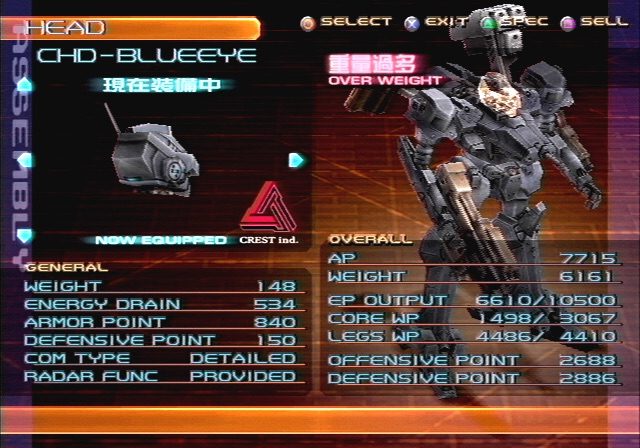This screenshot has height=448, width=640.
Task: Move down to the next part category arrow
Action: click(x=25, y=235)
